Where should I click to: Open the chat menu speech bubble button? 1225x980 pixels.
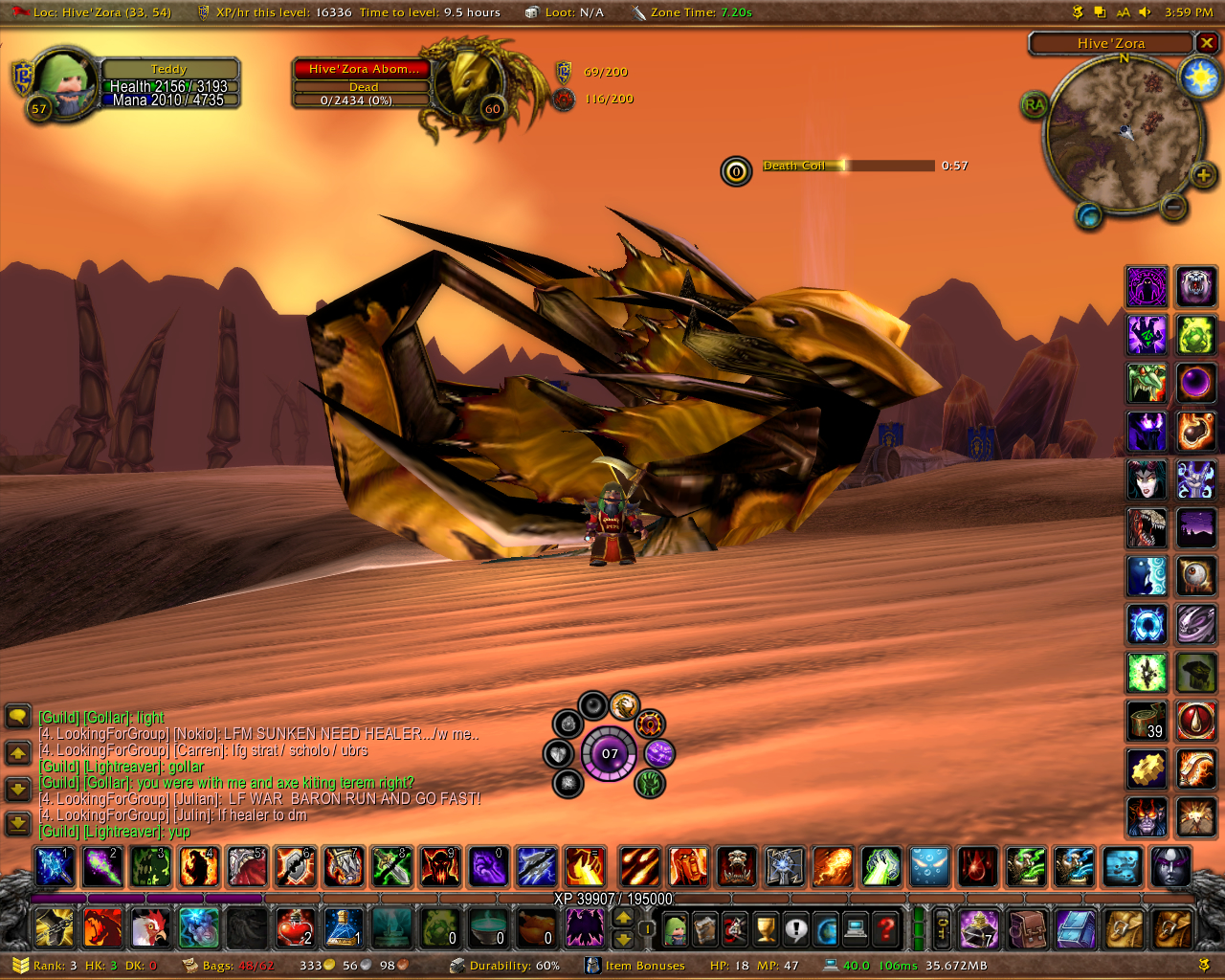18,716
